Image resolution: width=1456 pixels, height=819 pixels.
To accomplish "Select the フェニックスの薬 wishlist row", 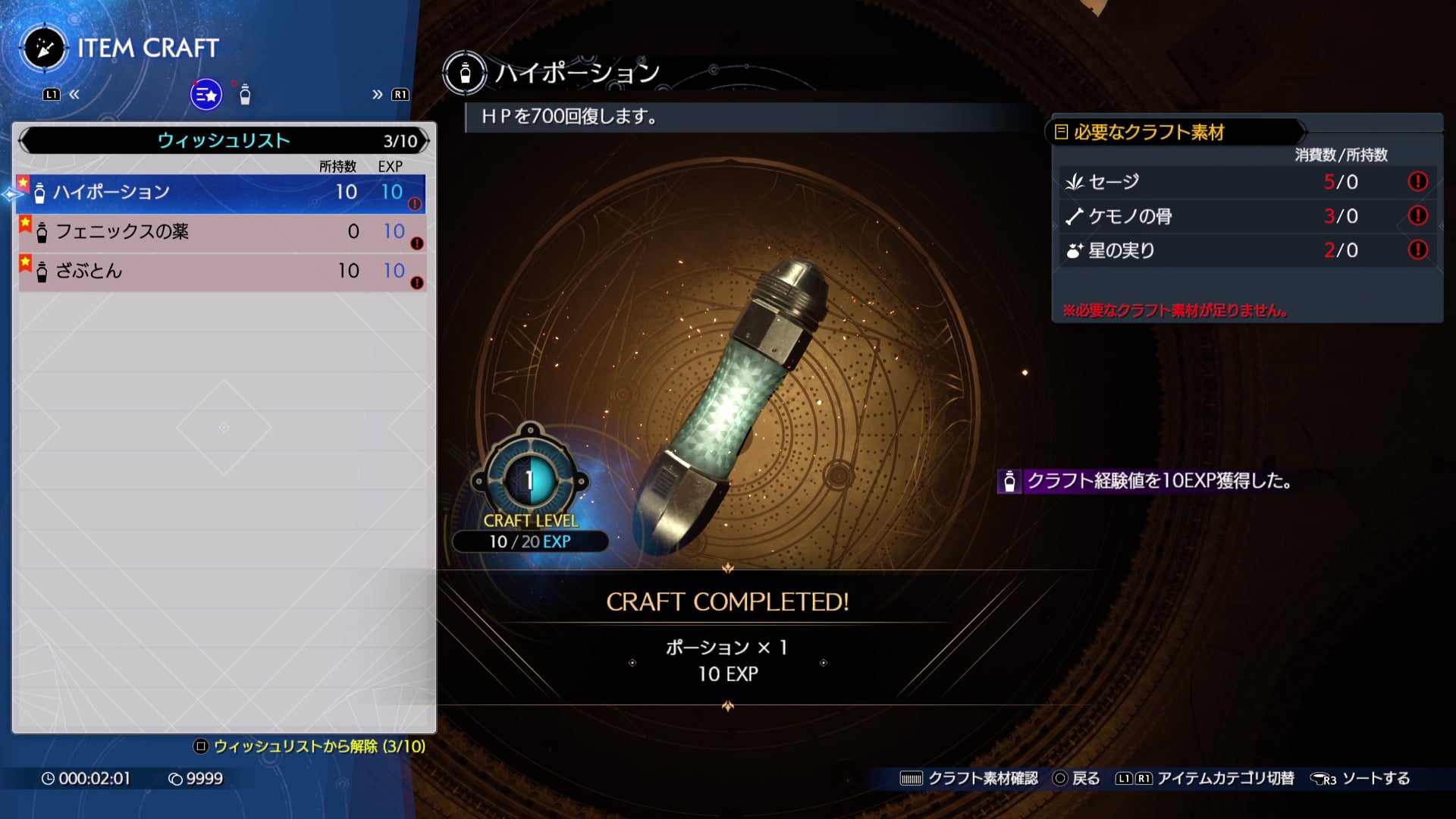I will click(x=220, y=232).
